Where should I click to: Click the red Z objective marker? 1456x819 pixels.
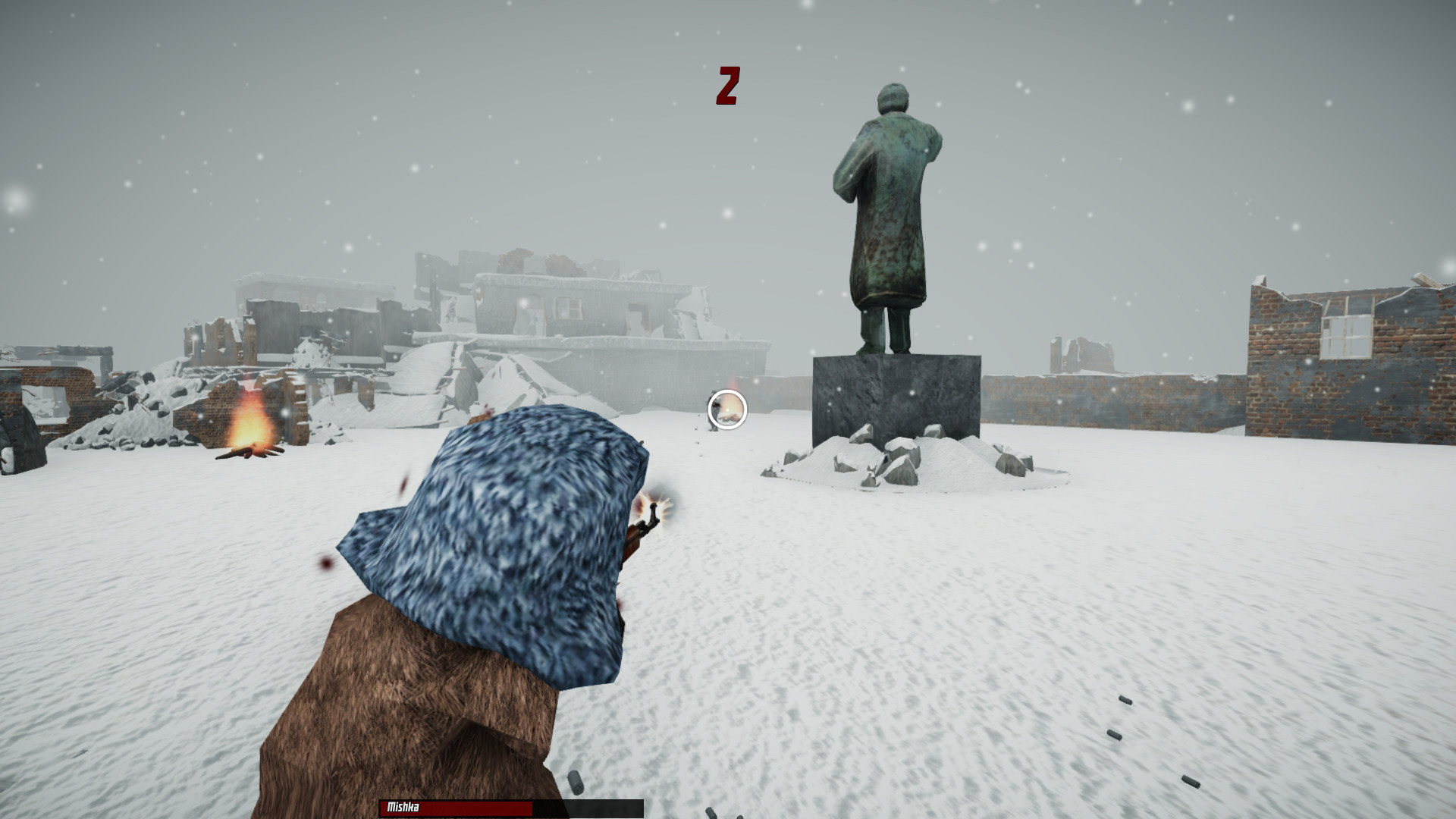730,83
